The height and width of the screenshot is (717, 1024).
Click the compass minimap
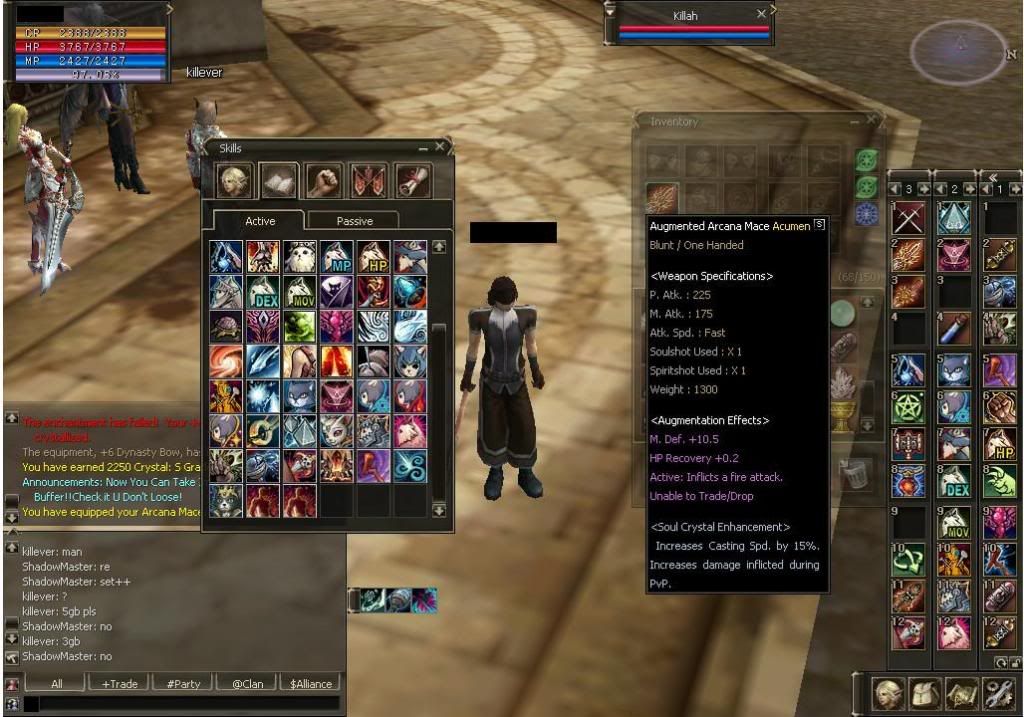click(957, 50)
